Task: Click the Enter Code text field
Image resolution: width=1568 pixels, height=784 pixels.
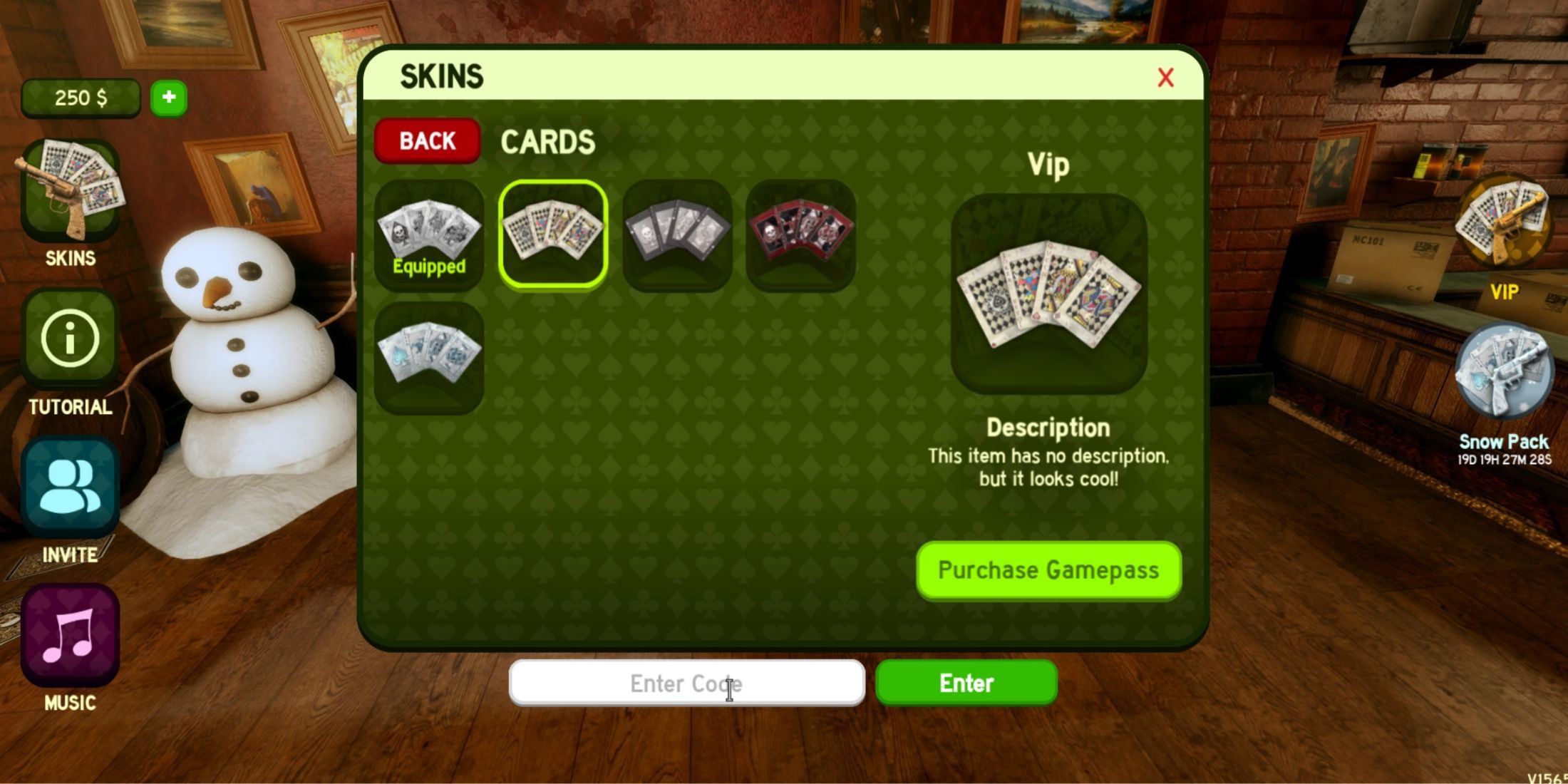Action: (x=688, y=683)
